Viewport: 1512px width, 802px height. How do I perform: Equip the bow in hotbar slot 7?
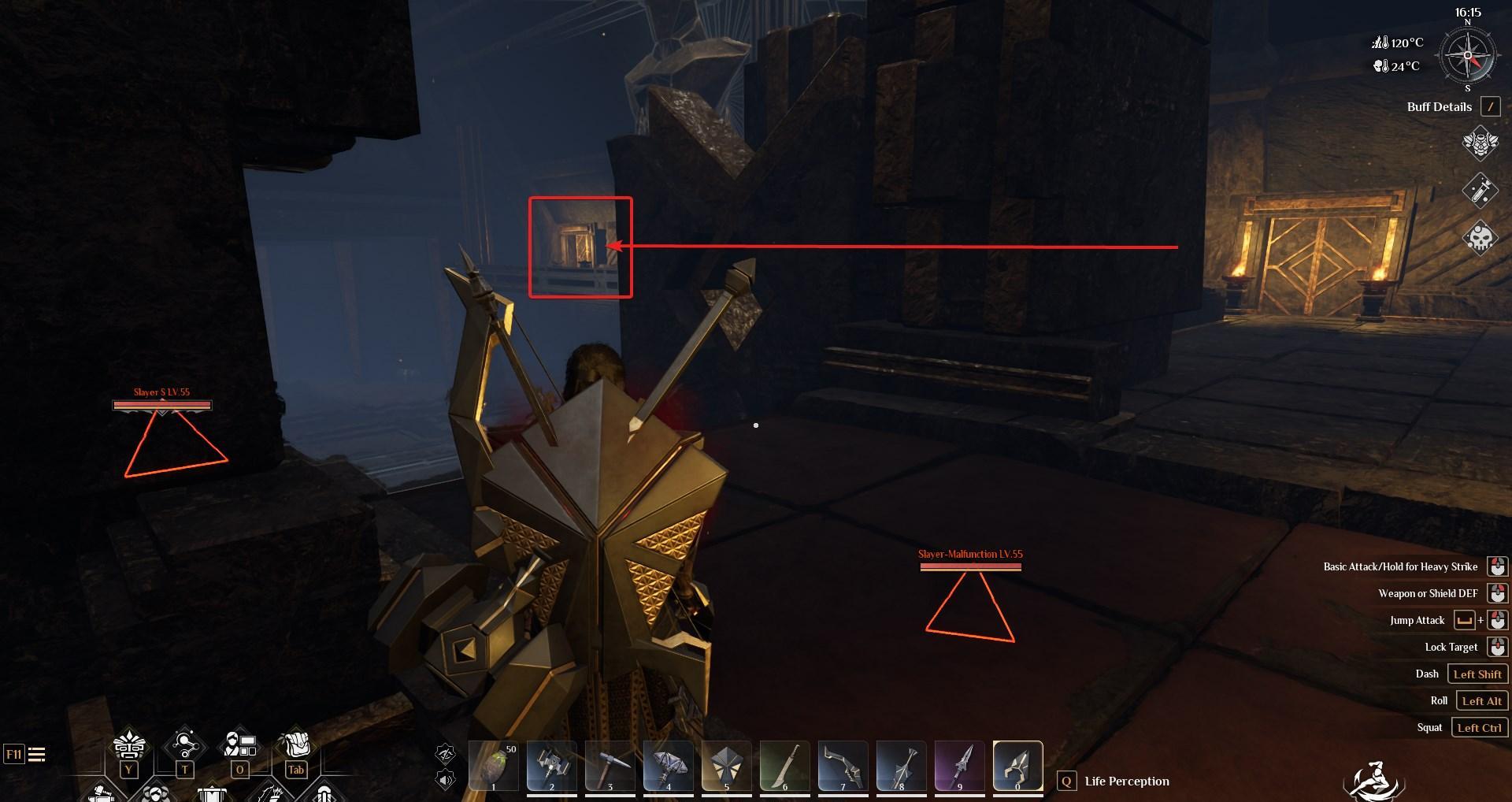tap(843, 766)
